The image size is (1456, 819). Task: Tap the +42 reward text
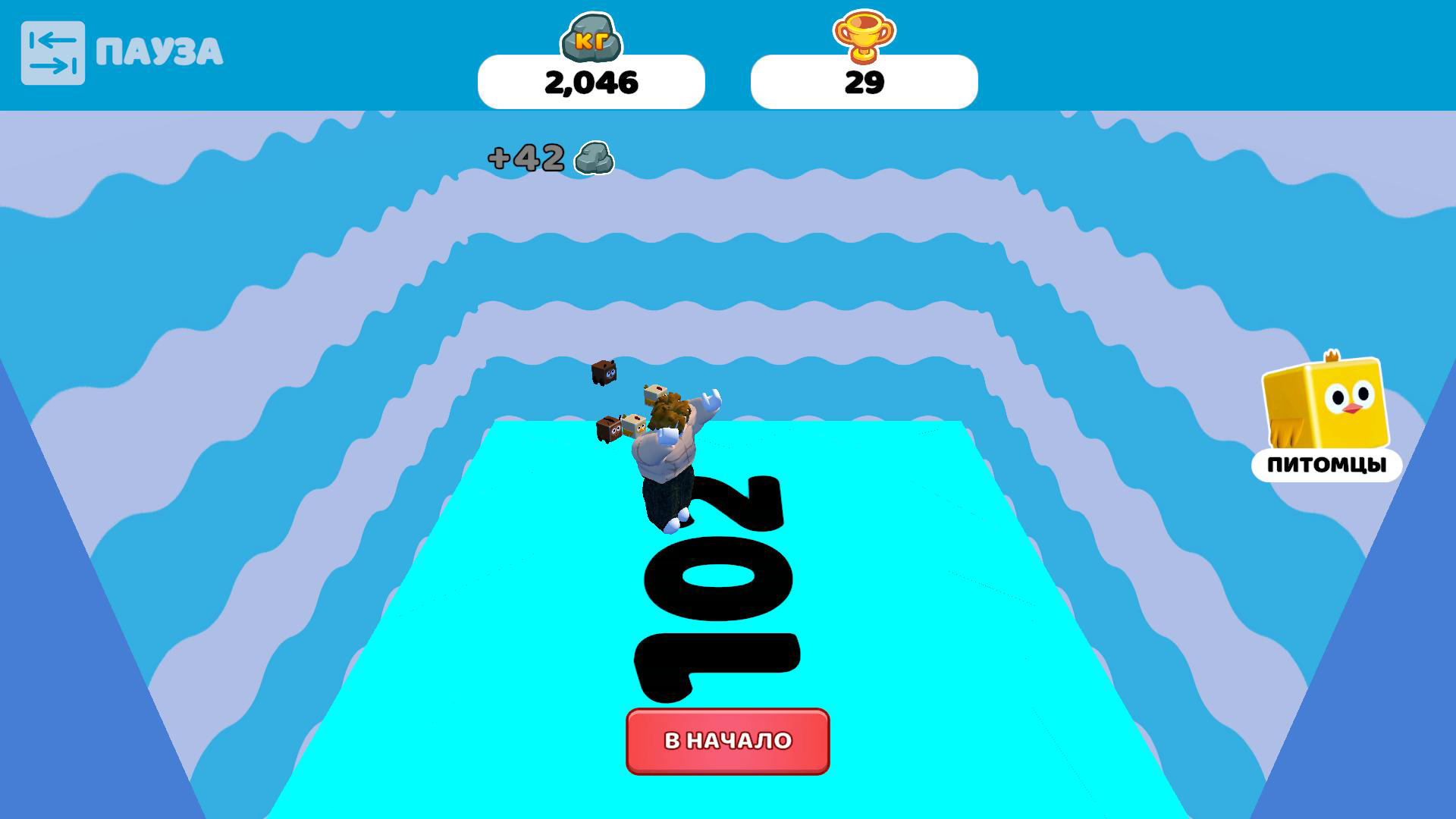coord(525,157)
